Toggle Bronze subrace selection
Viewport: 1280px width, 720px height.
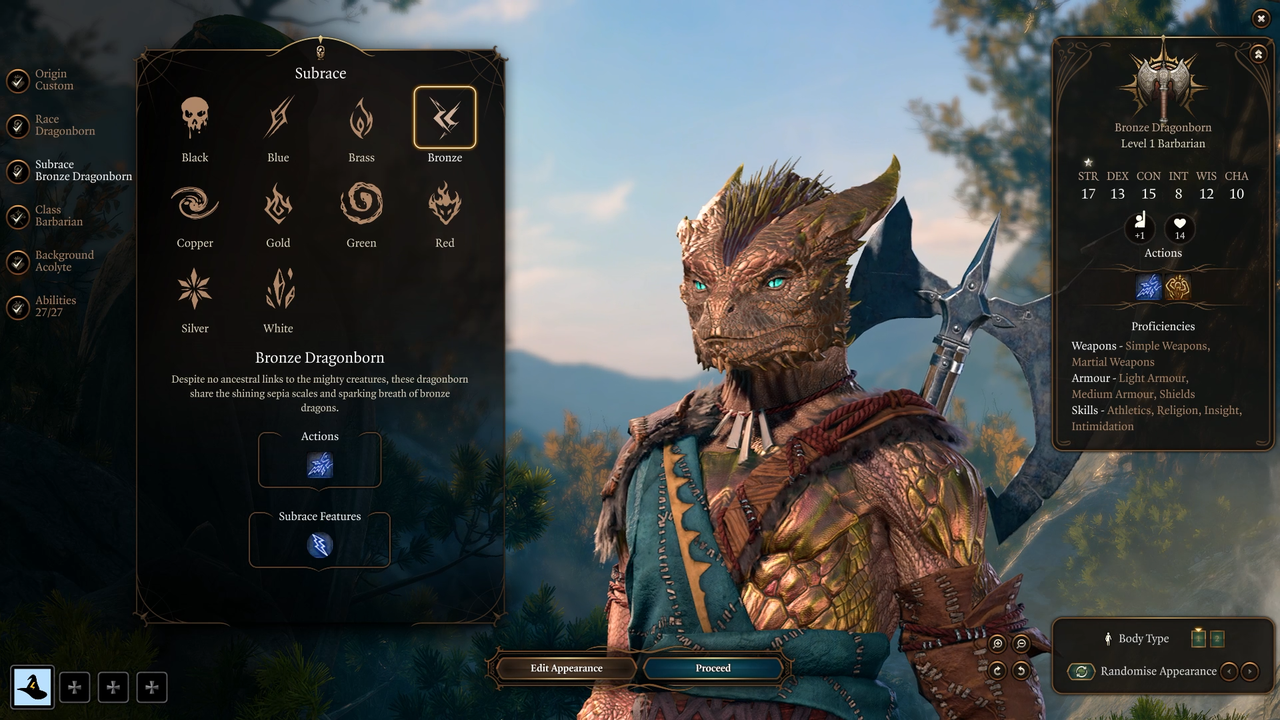click(x=444, y=116)
